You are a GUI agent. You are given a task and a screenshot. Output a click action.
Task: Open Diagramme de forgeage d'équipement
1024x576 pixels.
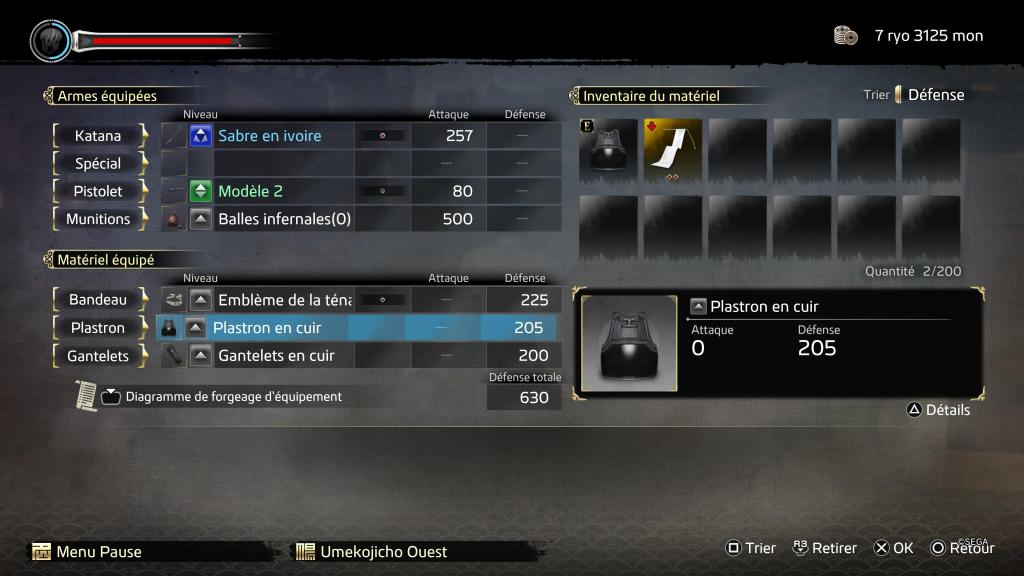pos(233,397)
